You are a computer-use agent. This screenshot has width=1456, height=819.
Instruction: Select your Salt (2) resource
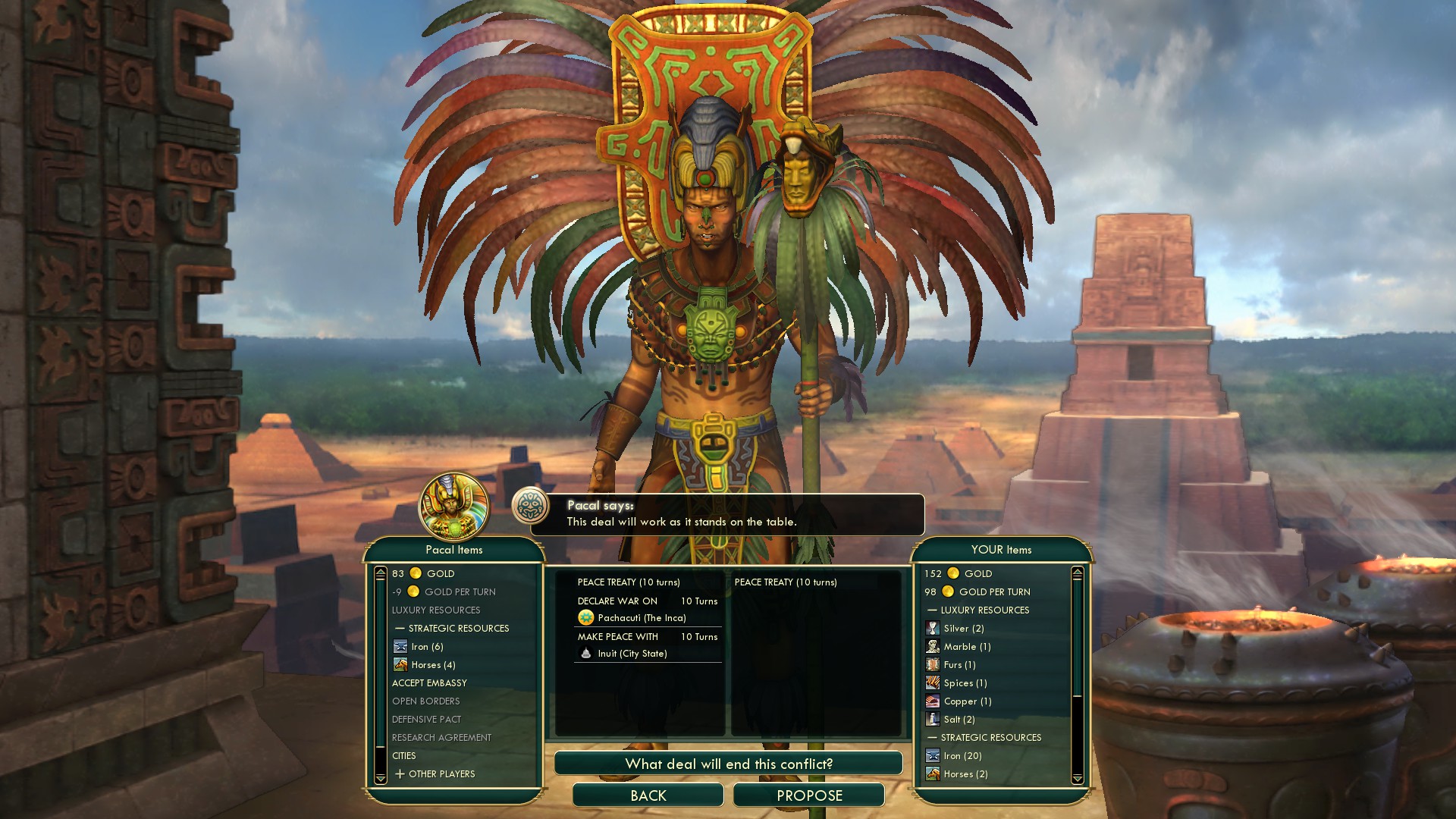959,720
